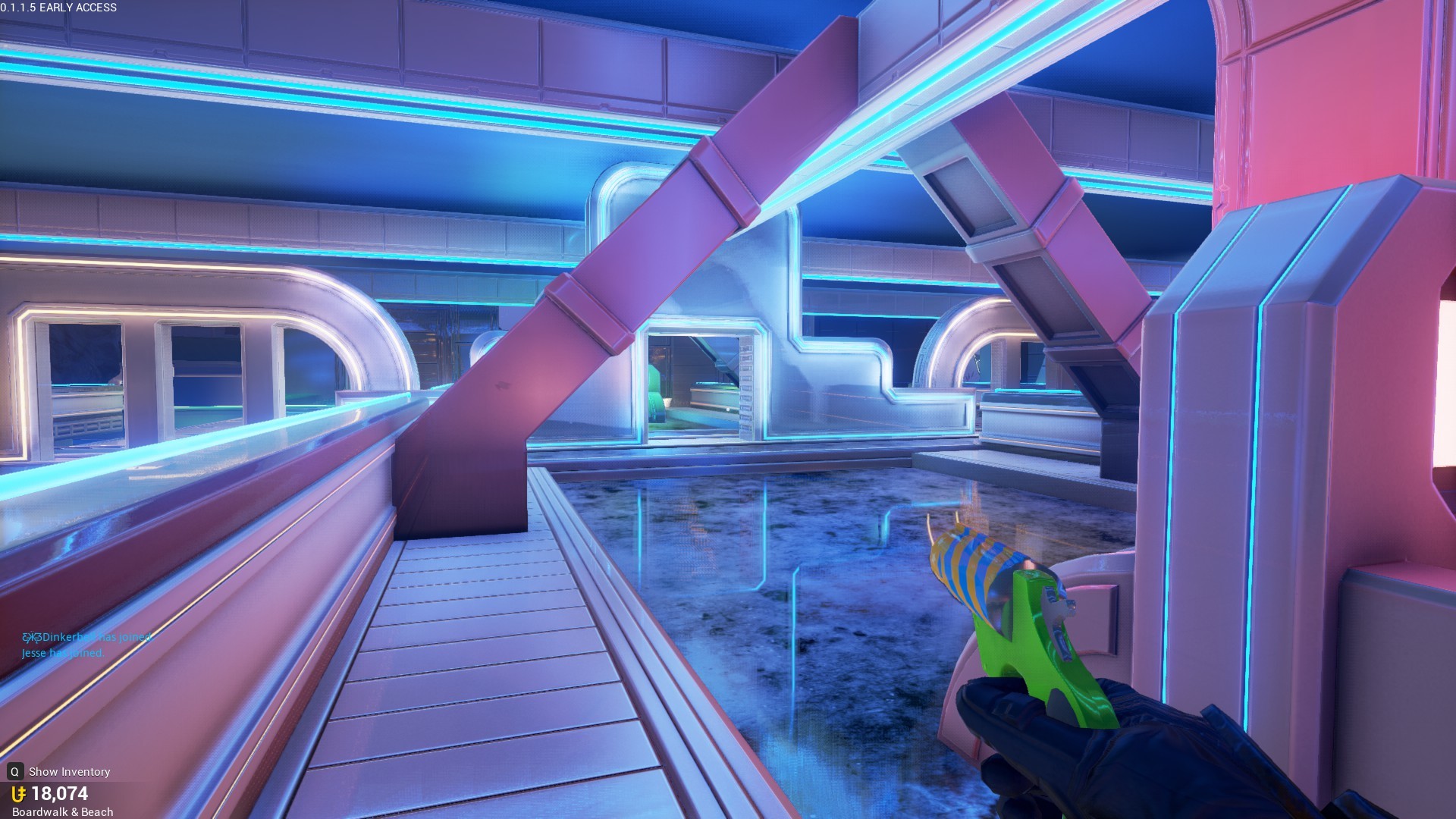The width and height of the screenshot is (1456, 819).
Task: Click the "0.1.1.5 EARLY ACCESS" version text
Action: (x=59, y=8)
